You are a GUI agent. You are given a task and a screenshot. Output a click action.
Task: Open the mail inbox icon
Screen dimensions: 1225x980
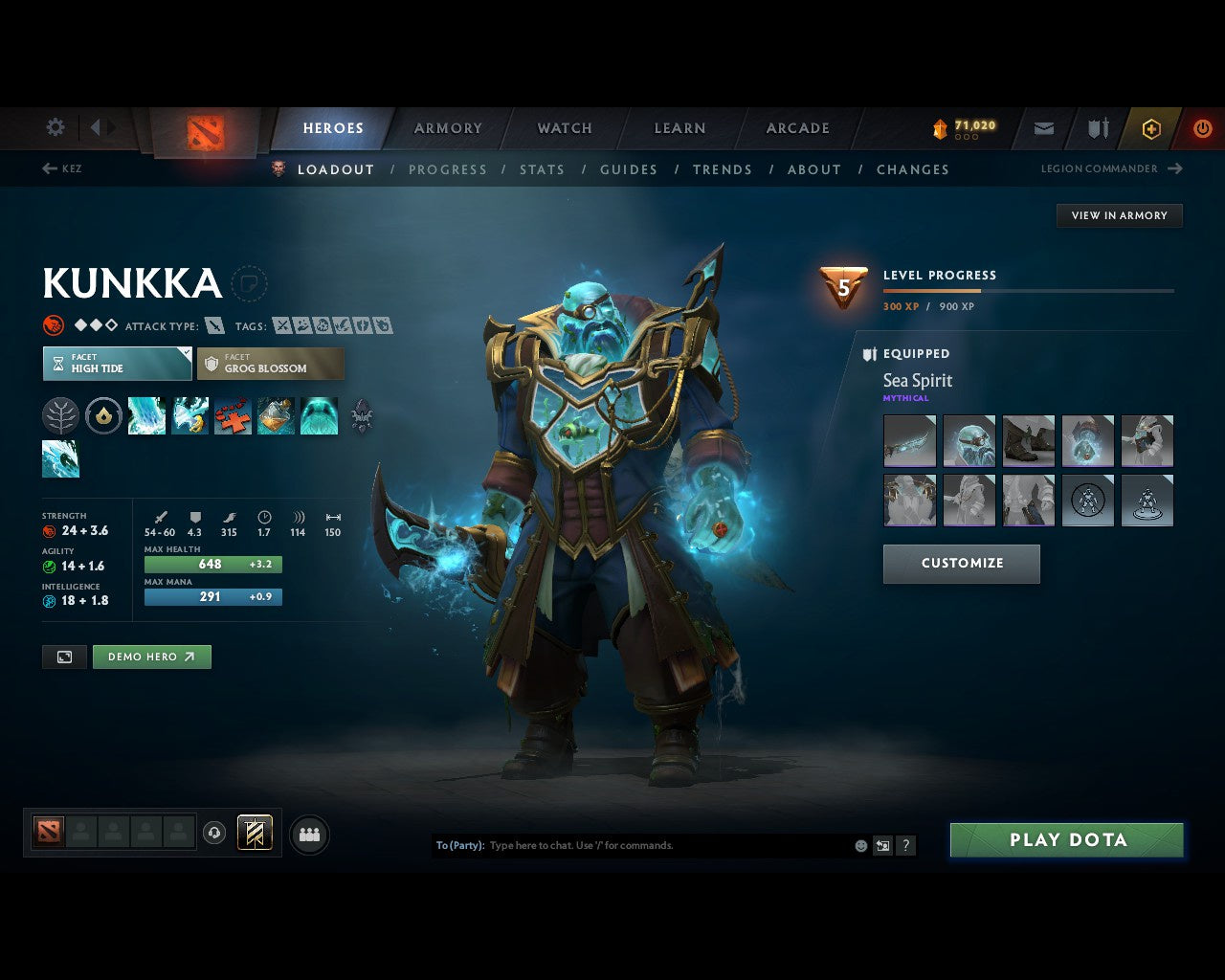tap(1043, 128)
